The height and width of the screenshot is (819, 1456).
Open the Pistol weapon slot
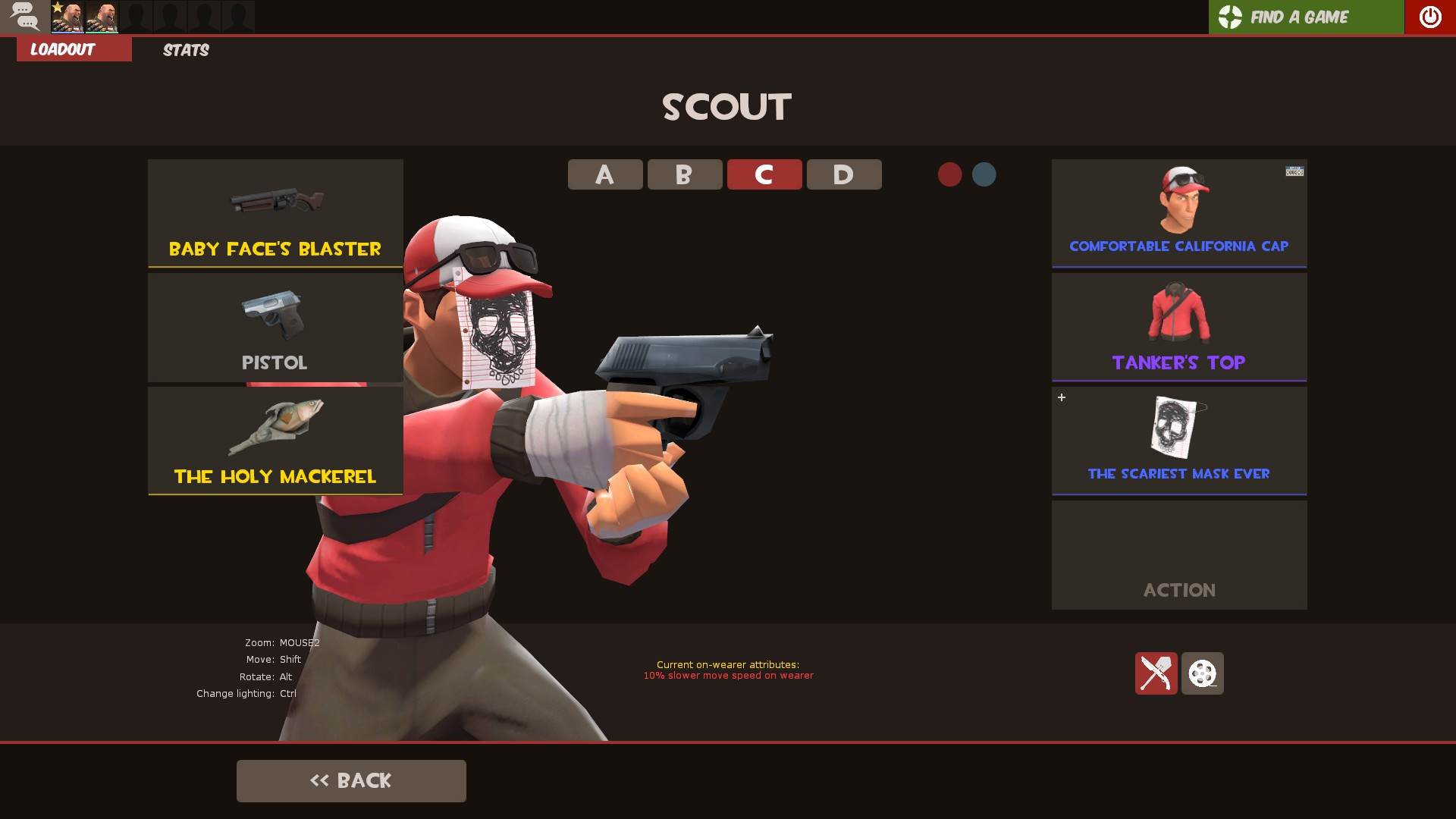pos(275,326)
